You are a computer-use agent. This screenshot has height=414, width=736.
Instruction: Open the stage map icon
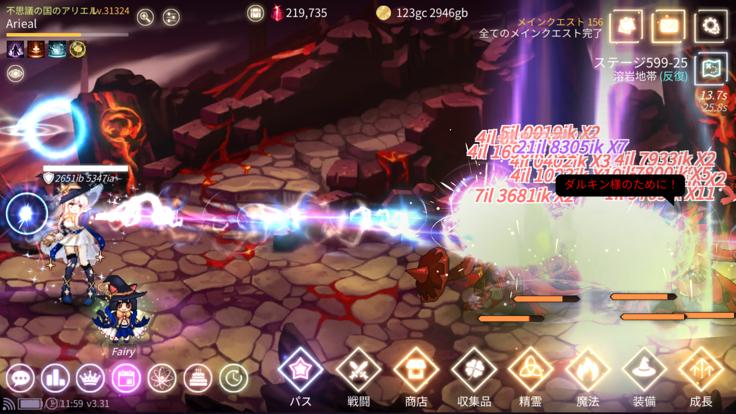[x=711, y=68]
